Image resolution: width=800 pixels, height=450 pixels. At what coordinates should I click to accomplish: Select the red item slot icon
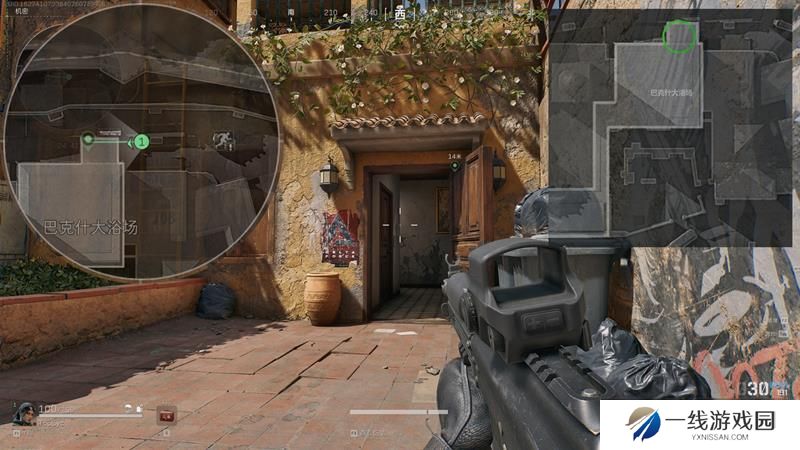[166, 412]
